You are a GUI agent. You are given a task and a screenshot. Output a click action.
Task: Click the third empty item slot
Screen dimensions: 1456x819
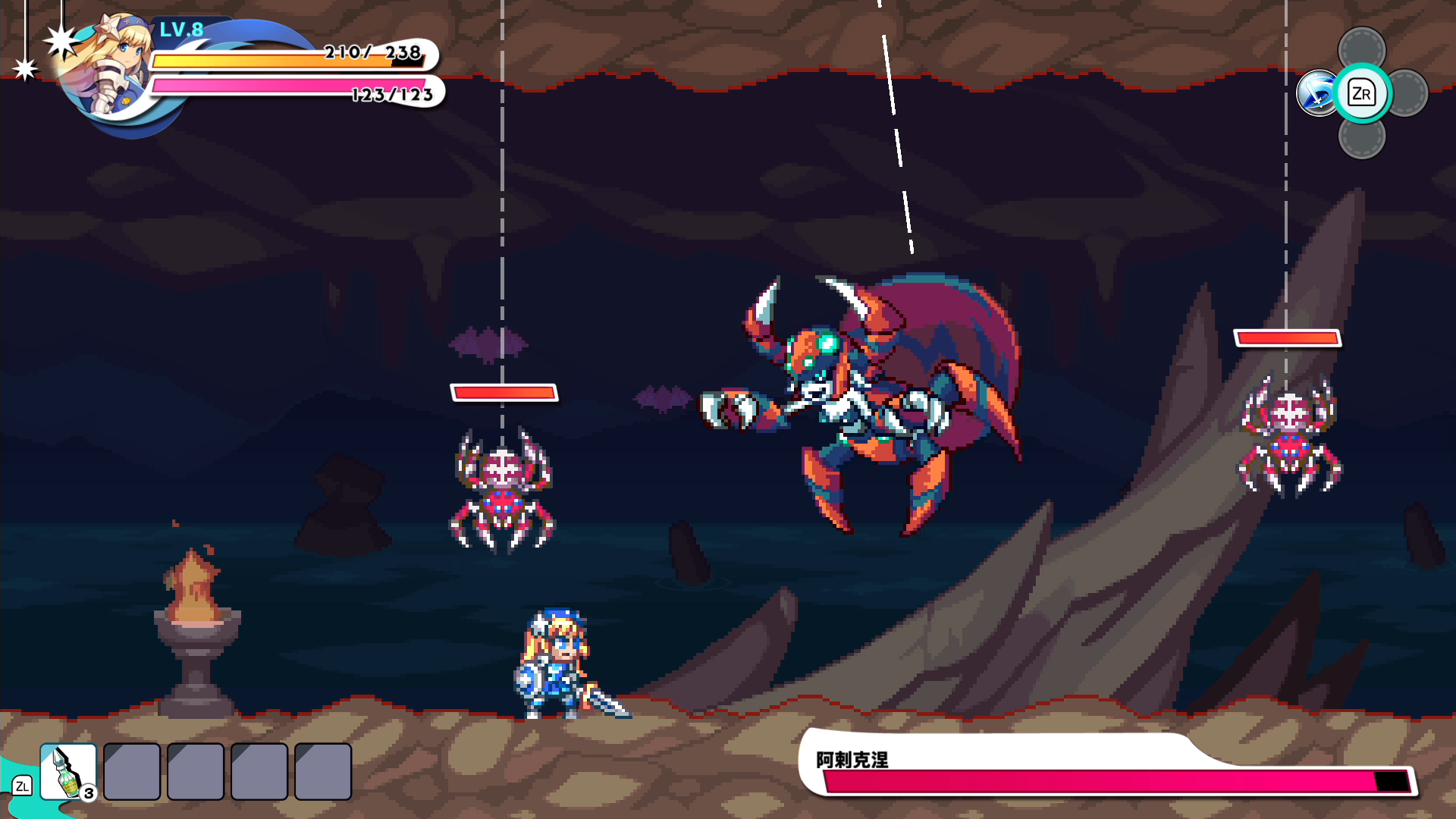click(x=194, y=771)
